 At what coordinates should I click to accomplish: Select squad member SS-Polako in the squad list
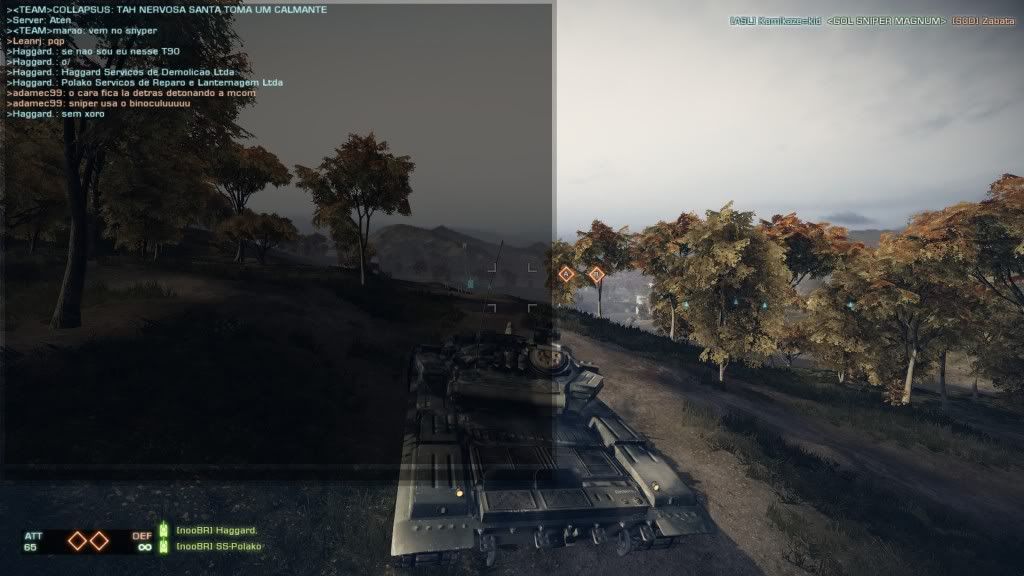pos(216,546)
